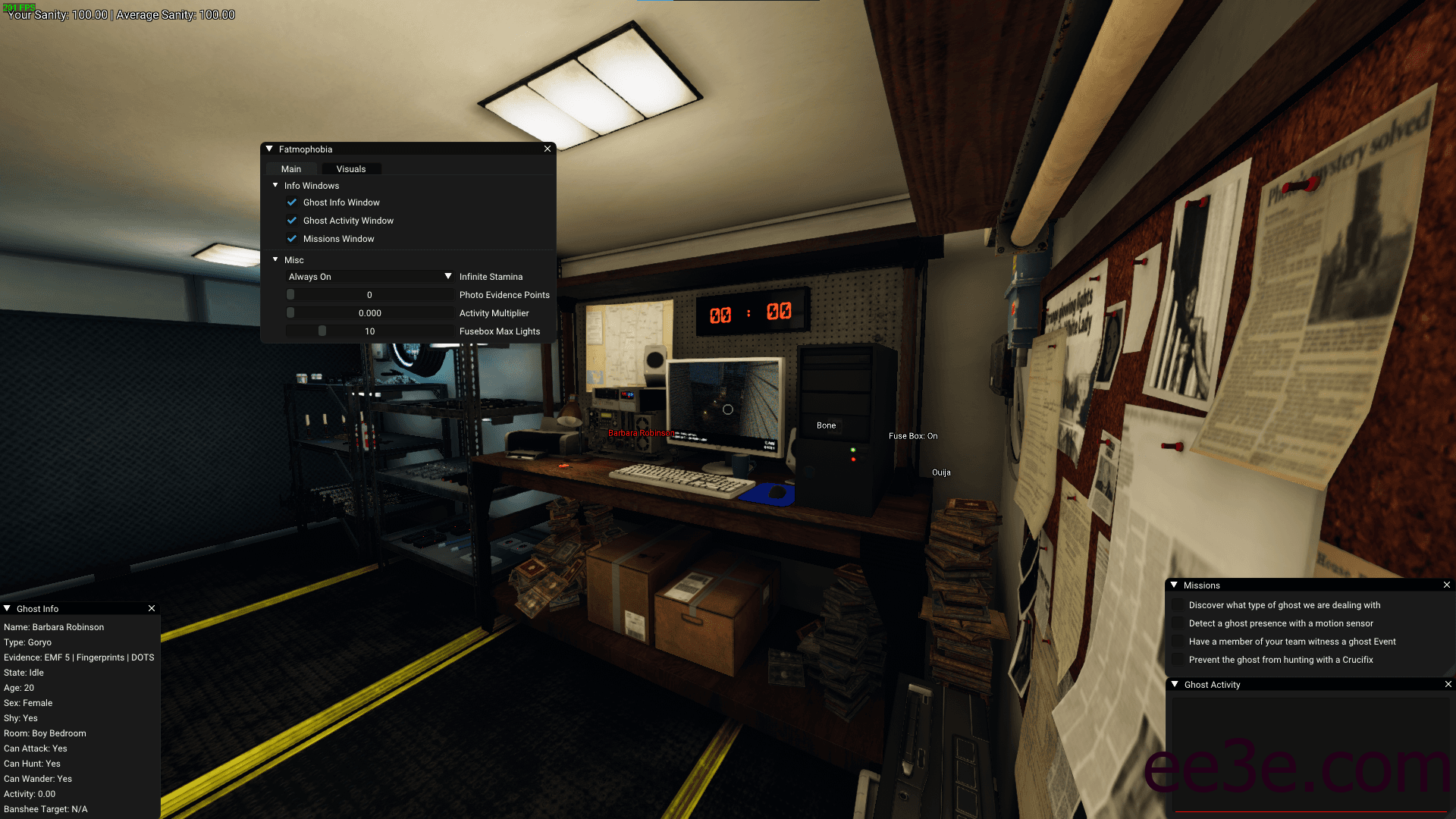Collapse the Ghost Activity panel
This screenshot has width=1456, height=819.
tap(1175, 685)
